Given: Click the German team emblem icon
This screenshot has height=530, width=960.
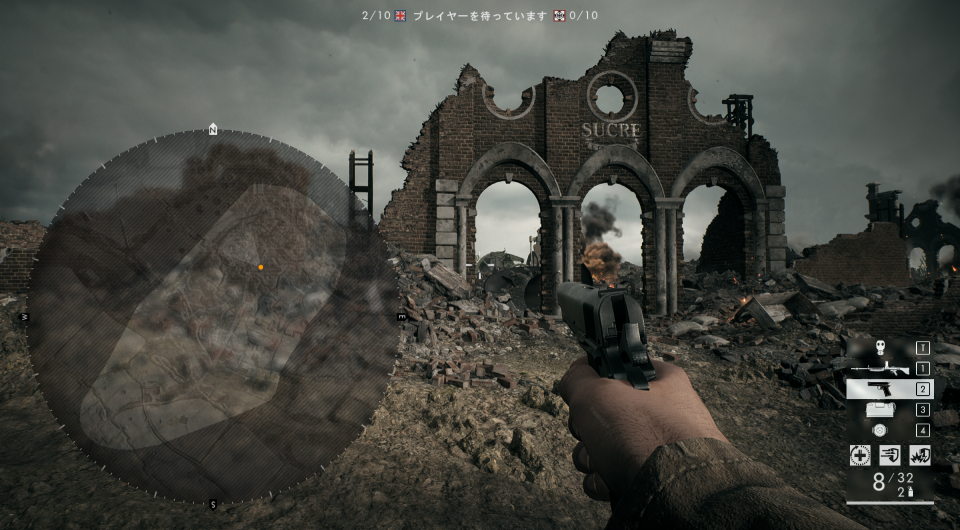Looking at the screenshot, I should (x=557, y=15).
